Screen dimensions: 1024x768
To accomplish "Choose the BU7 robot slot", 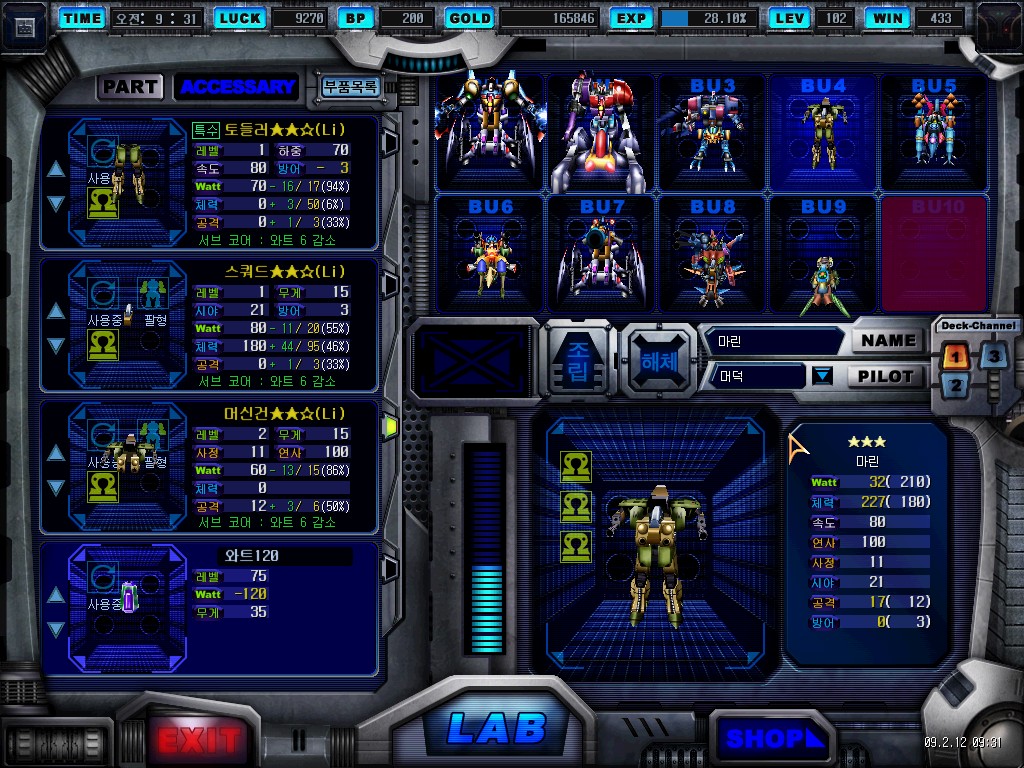I will (x=601, y=253).
